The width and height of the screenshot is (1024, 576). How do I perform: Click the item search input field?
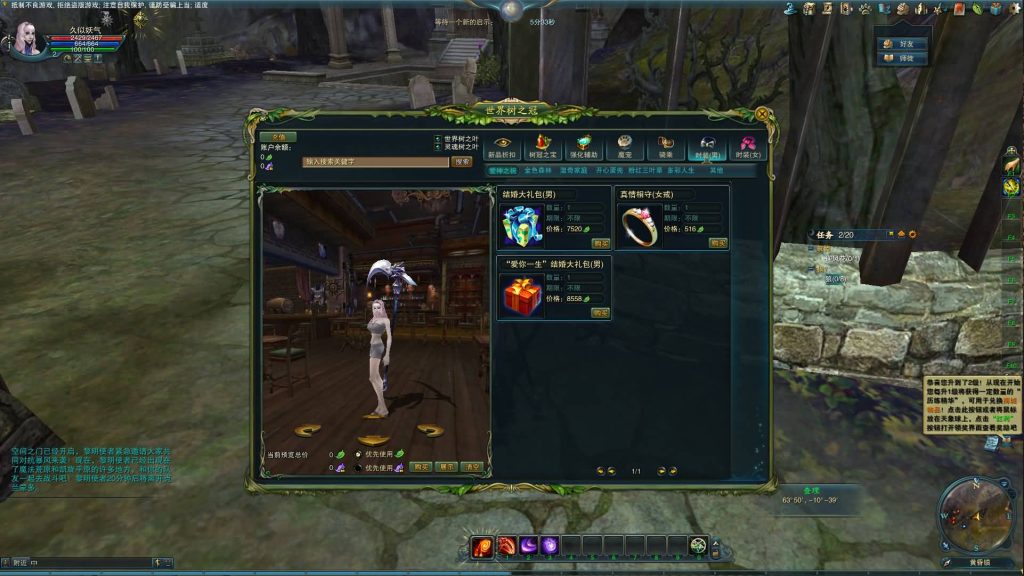point(375,161)
